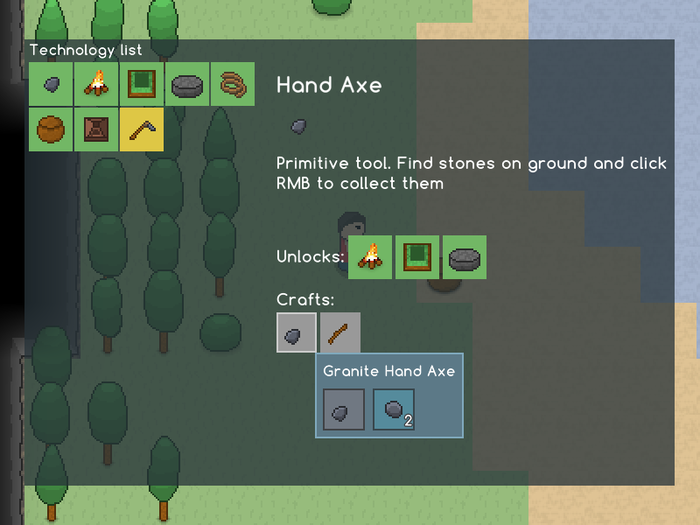Choose the campfire technology in the Technology list
This screenshot has width=700, height=525.
(96, 84)
